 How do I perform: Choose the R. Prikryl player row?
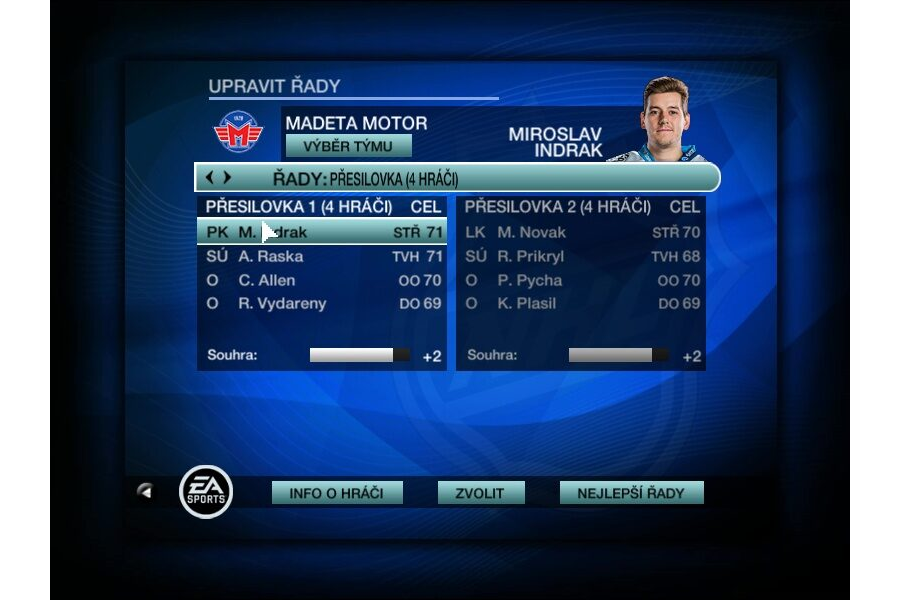click(x=581, y=257)
